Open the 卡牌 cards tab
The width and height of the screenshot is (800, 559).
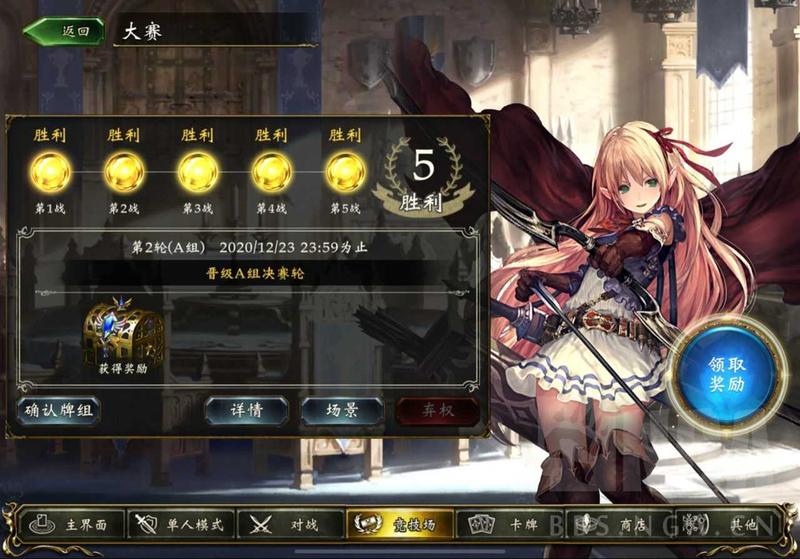507,523
